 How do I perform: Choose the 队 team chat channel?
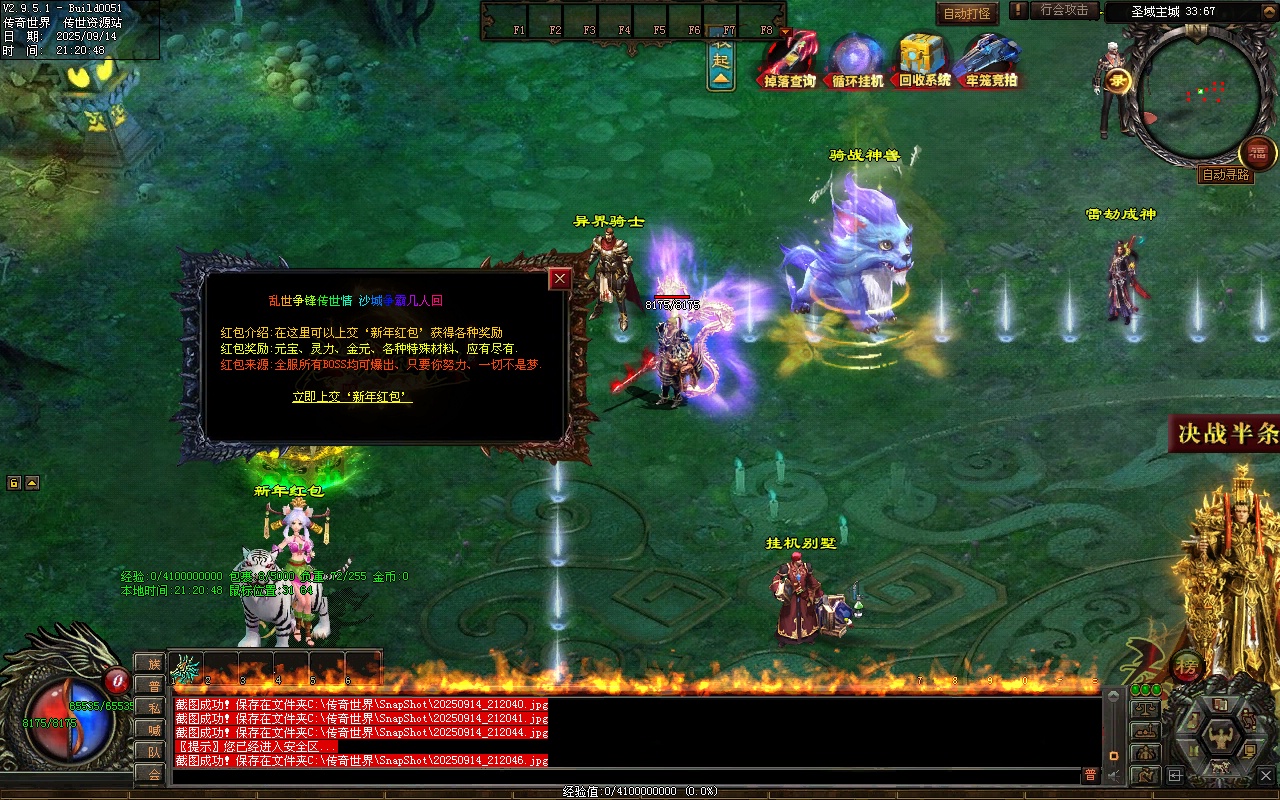[x=152, y=751]
